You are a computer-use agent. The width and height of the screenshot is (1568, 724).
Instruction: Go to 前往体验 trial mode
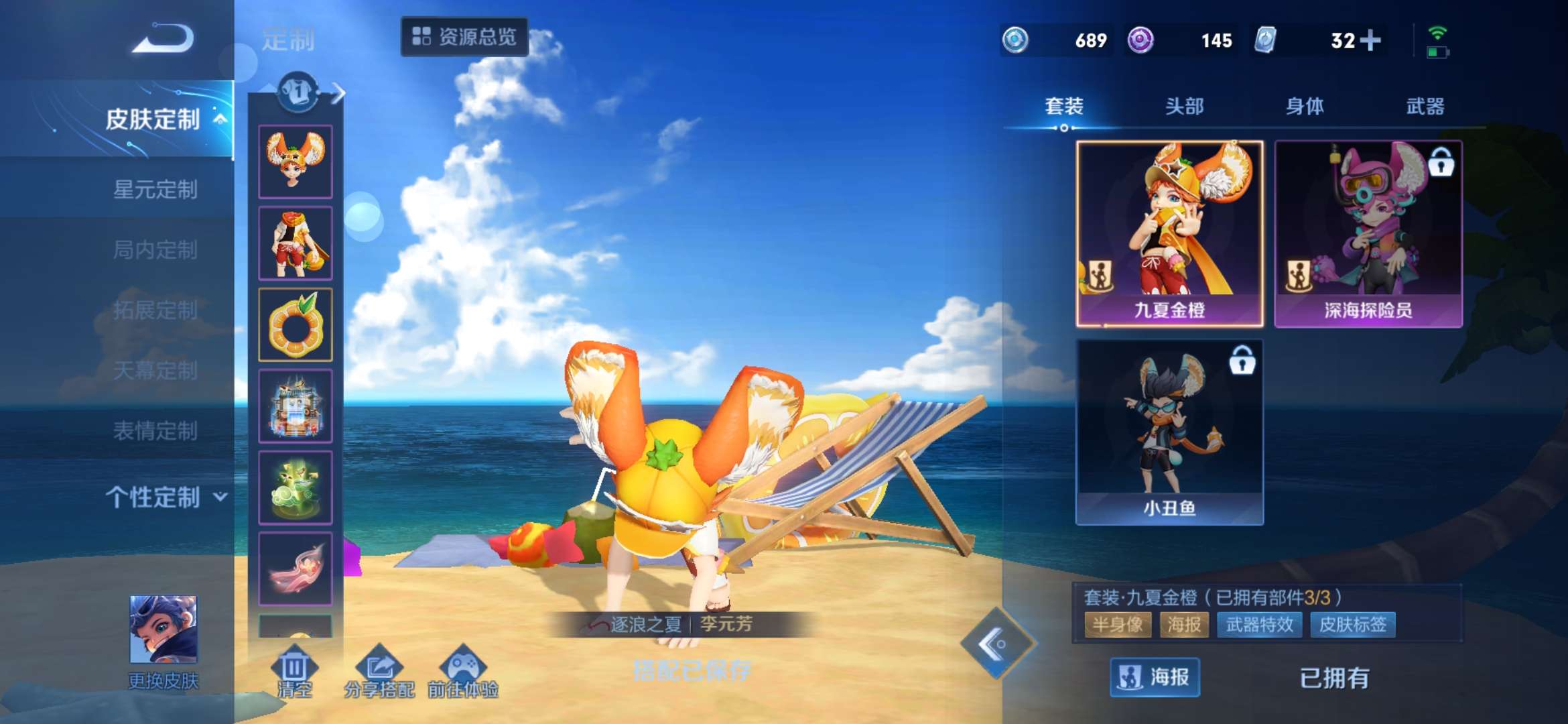click(x=463, y=670)
